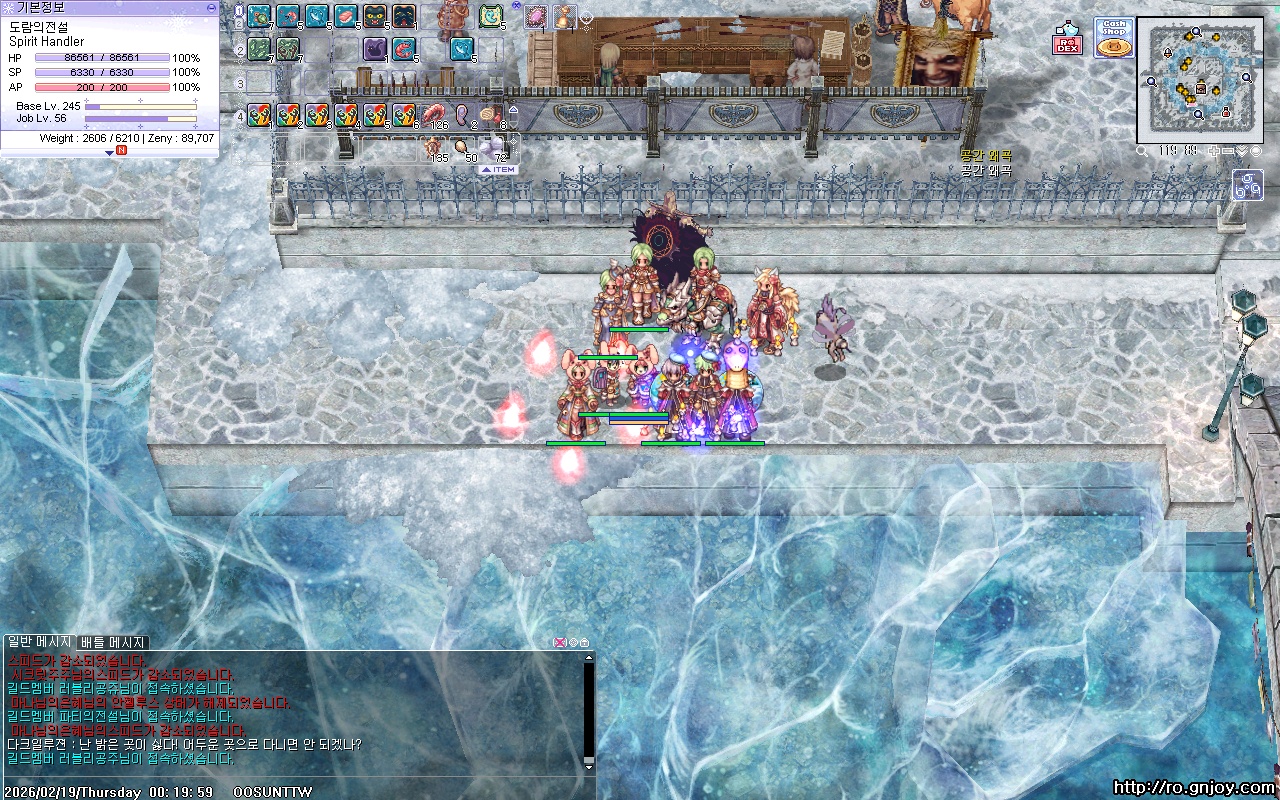Screen dimensions: 1280x800
Task: Open the Cash Shop
Action: click(x=1113, y=38)
